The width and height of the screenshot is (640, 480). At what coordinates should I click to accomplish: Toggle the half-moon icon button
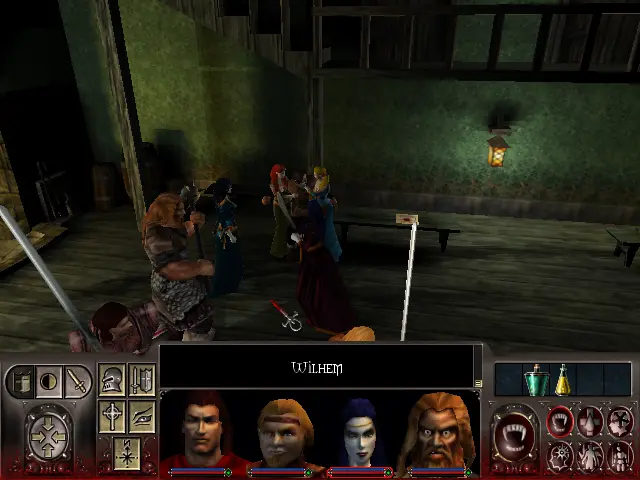coord(48,381)
